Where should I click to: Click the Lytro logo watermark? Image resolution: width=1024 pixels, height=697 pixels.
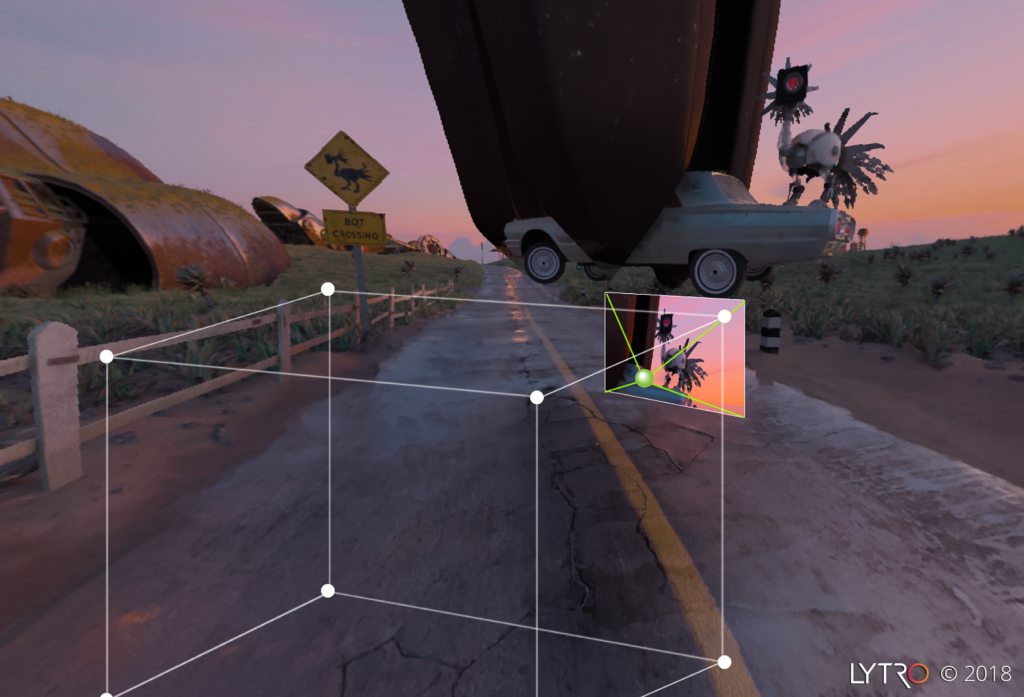click(x=889, y=673)
